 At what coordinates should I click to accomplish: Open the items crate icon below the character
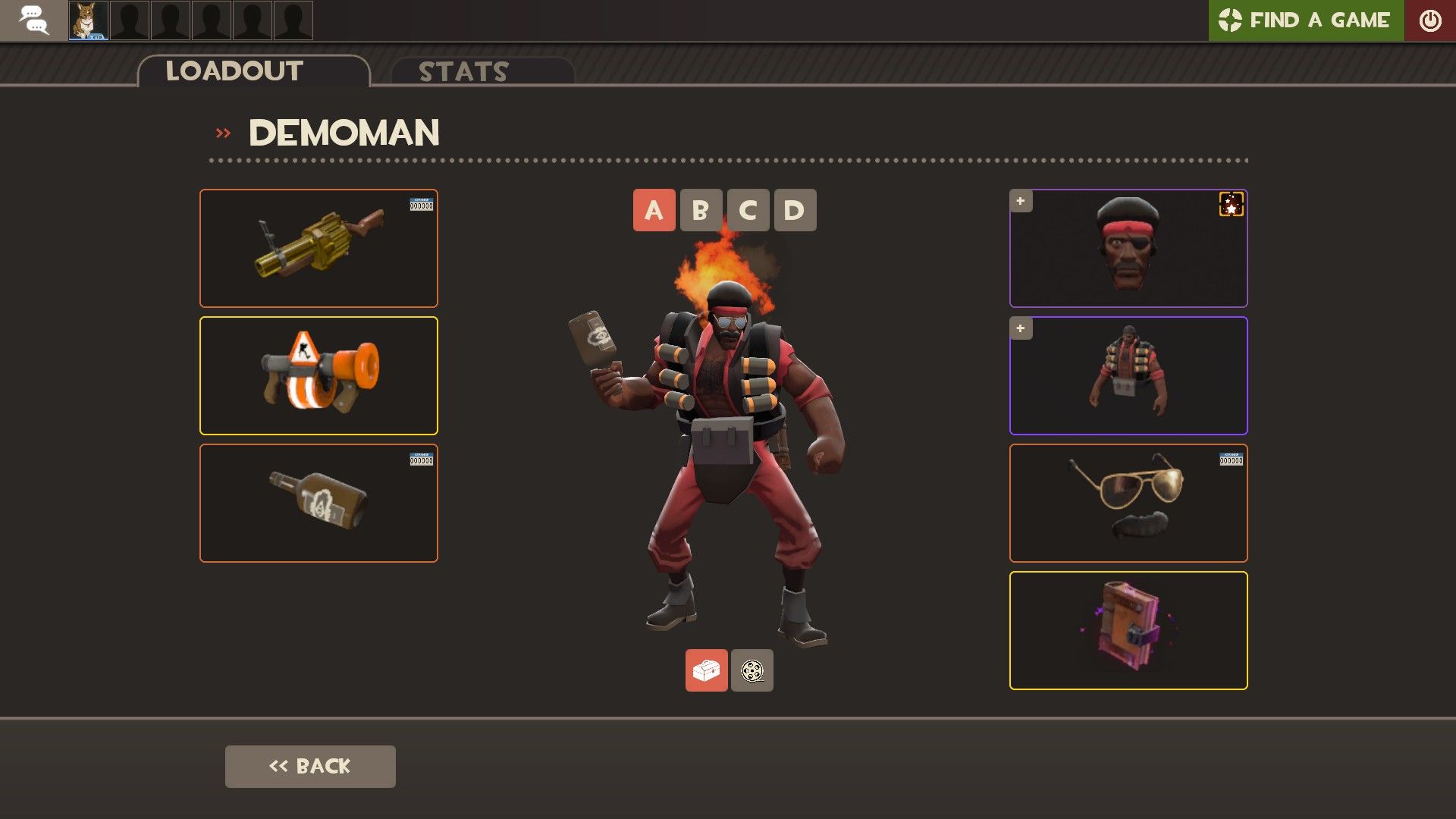coord(705,670)
